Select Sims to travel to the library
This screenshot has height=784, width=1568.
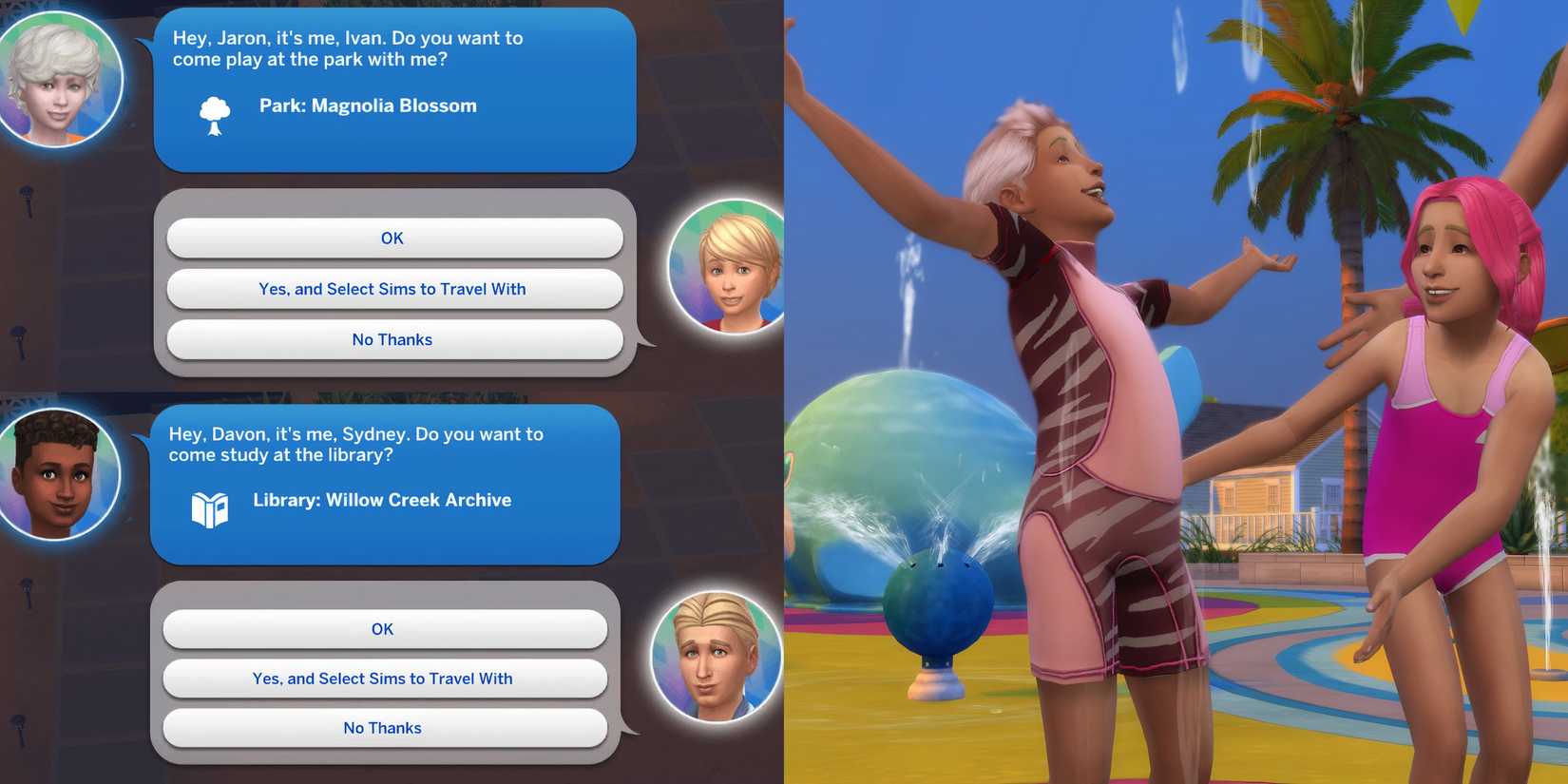pyautogui.click(x=383, y=679)
